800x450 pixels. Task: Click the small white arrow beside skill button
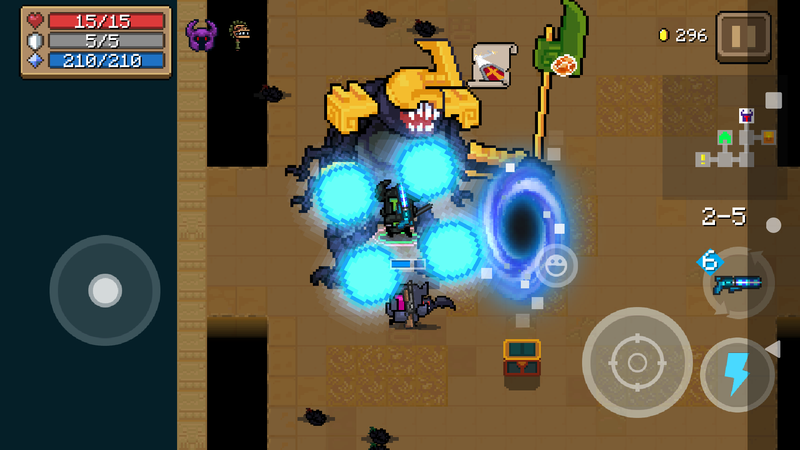(x=772, y=348)
